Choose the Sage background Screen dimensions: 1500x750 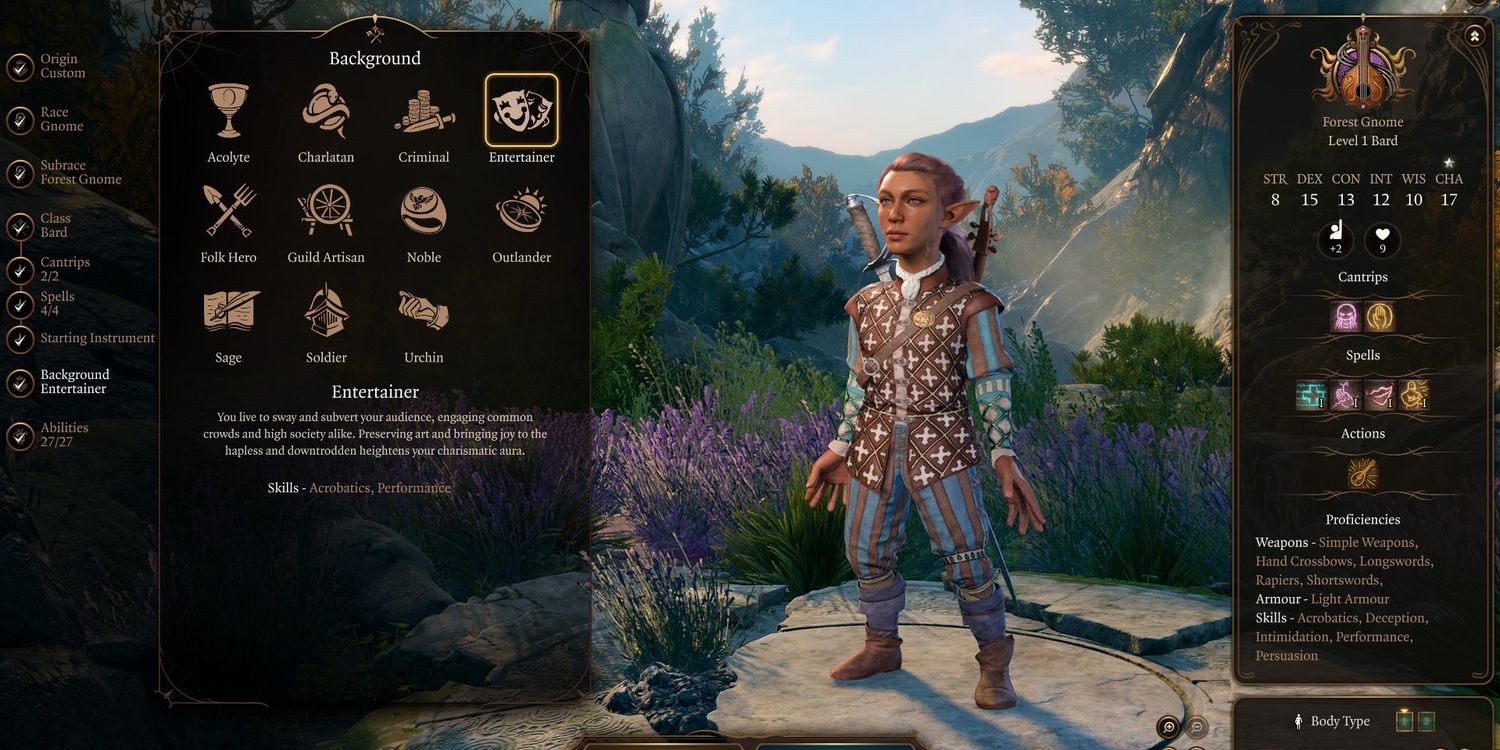(x=228, y=311)
